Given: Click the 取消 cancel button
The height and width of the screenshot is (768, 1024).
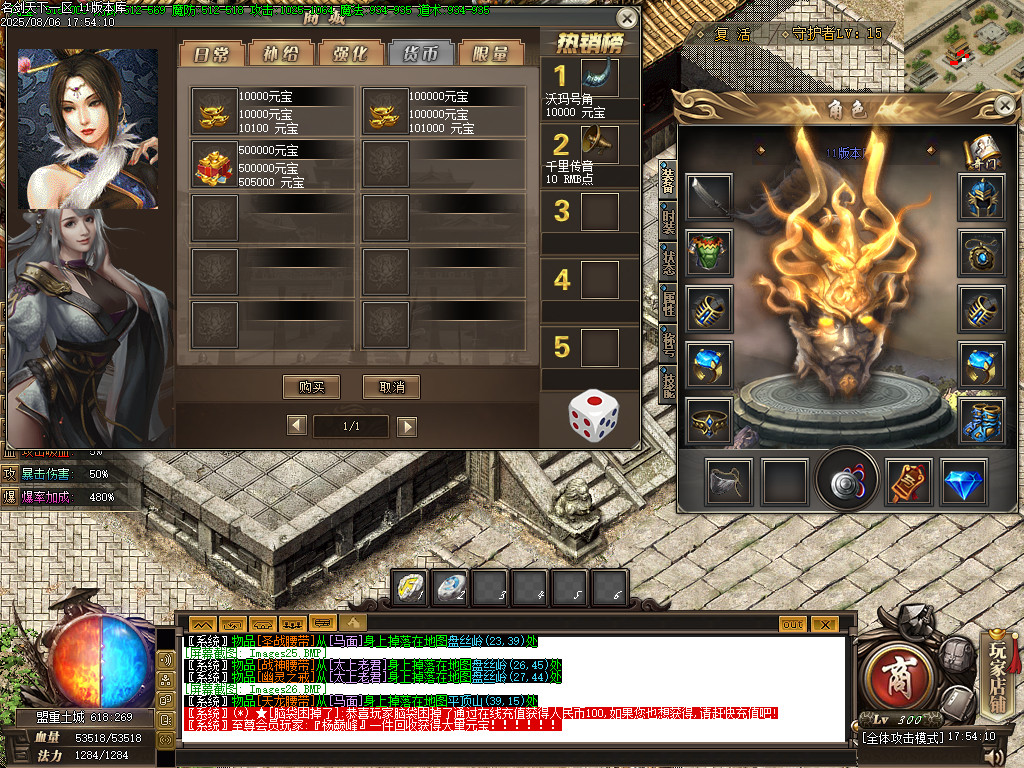Looking at the screenshot, I should pos(391,387).
